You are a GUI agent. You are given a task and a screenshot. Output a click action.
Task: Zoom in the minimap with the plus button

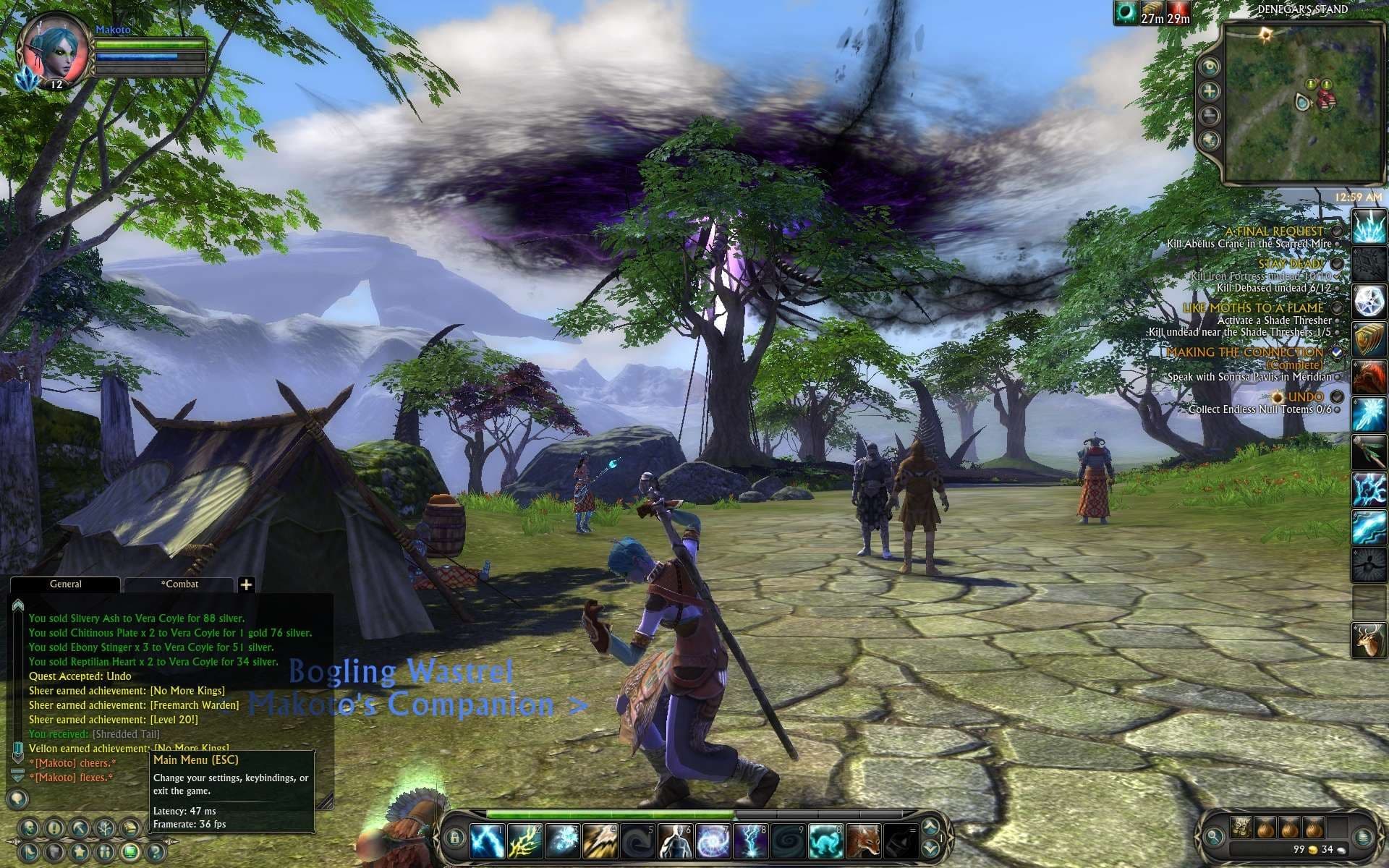tap(1209, 91)
